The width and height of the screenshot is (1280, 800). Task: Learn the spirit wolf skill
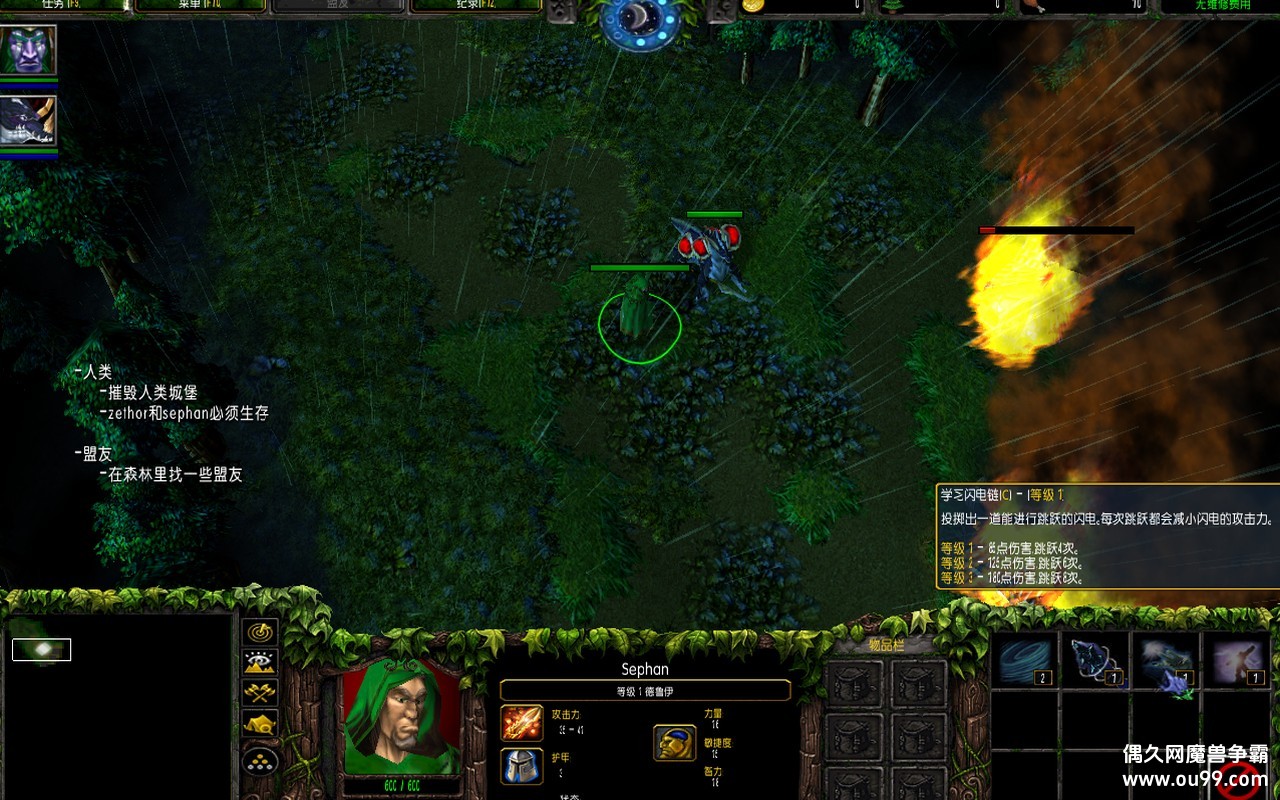(x=1095, y=661)
